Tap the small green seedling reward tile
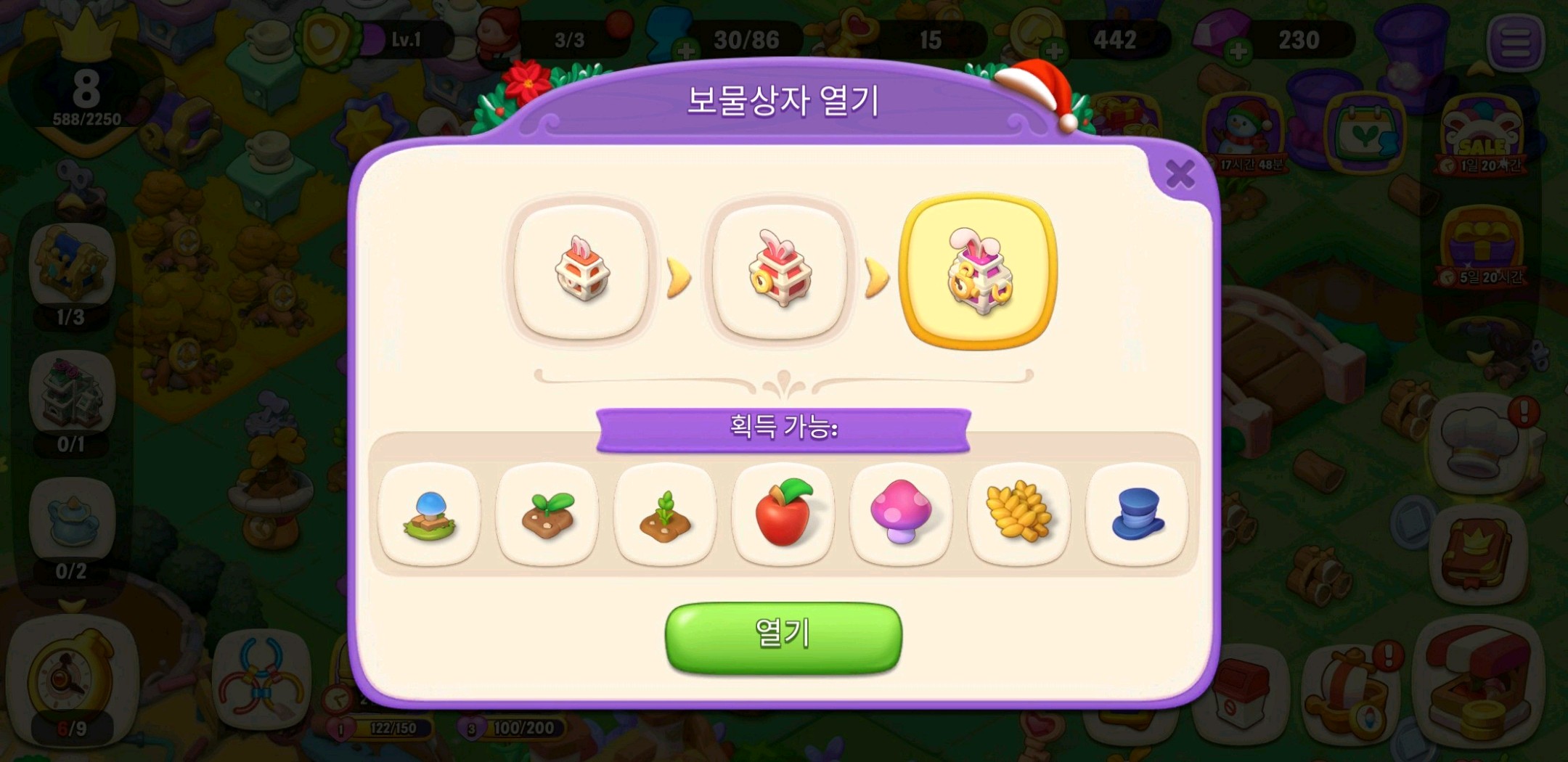The height and width of the screenshot is (762, 1568). coord(665,515)
